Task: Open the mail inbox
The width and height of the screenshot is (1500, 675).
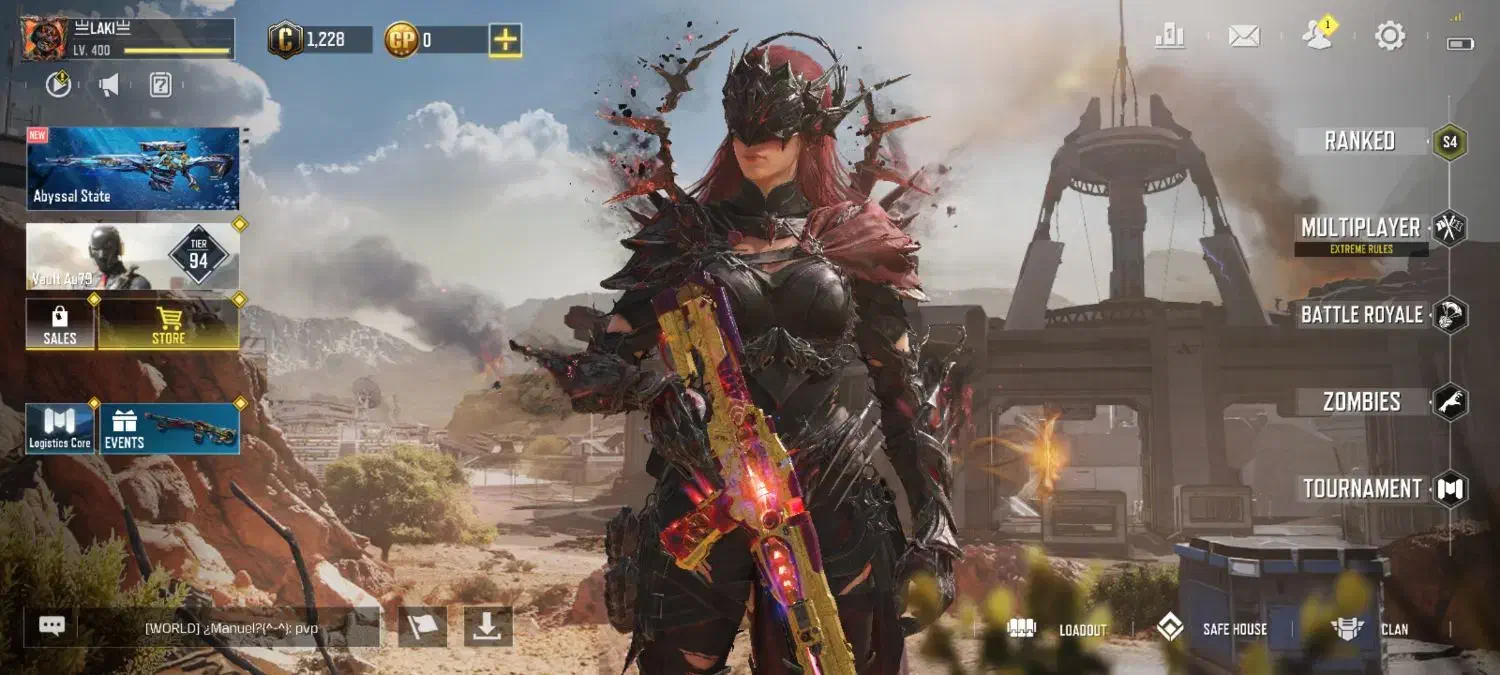Action: (x=1243, y=37)
